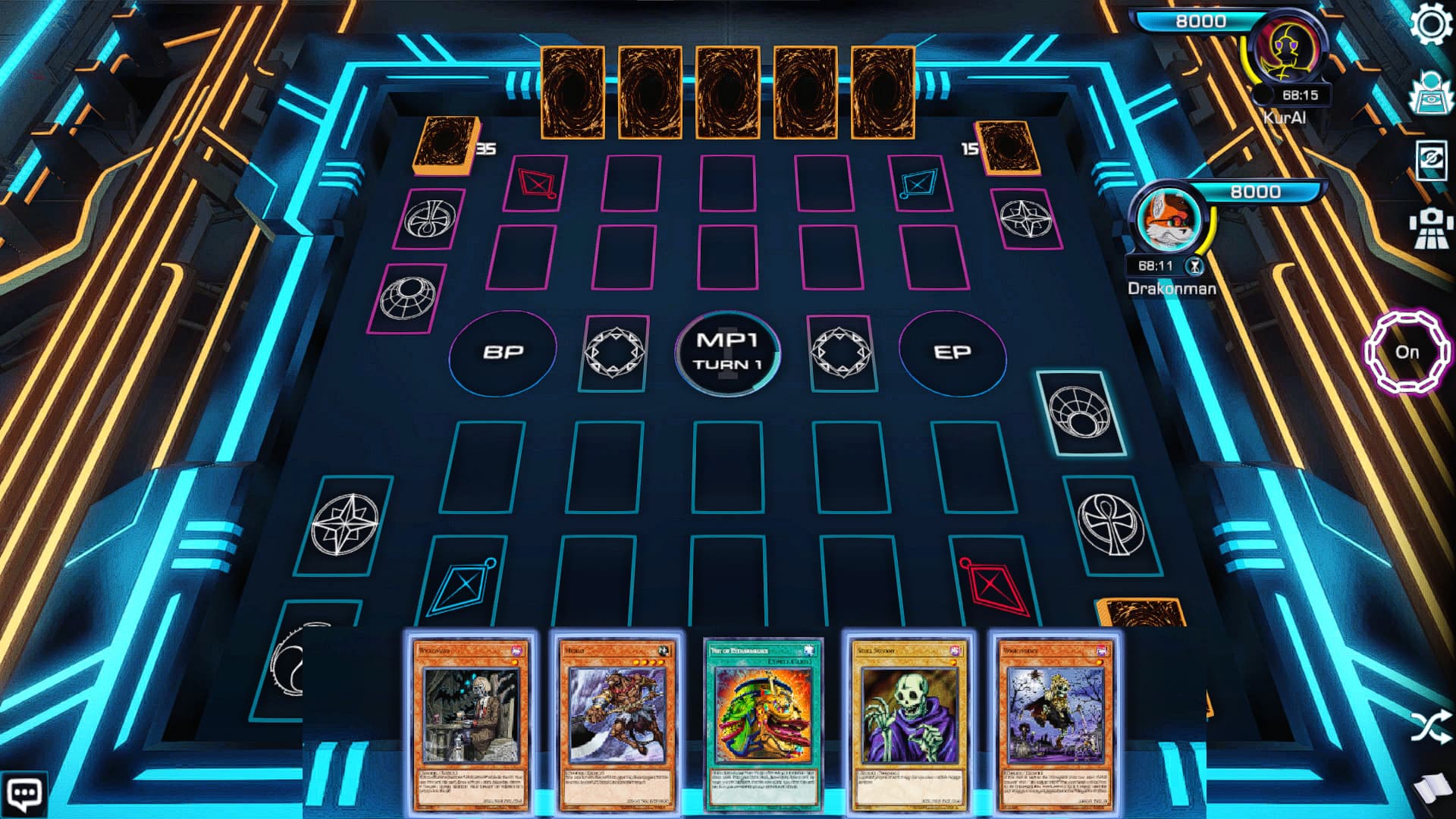The height and width of the screenshot is (819, 1456).
Task: Go to Battle Phase with BP button
Action: pos(504,352)
